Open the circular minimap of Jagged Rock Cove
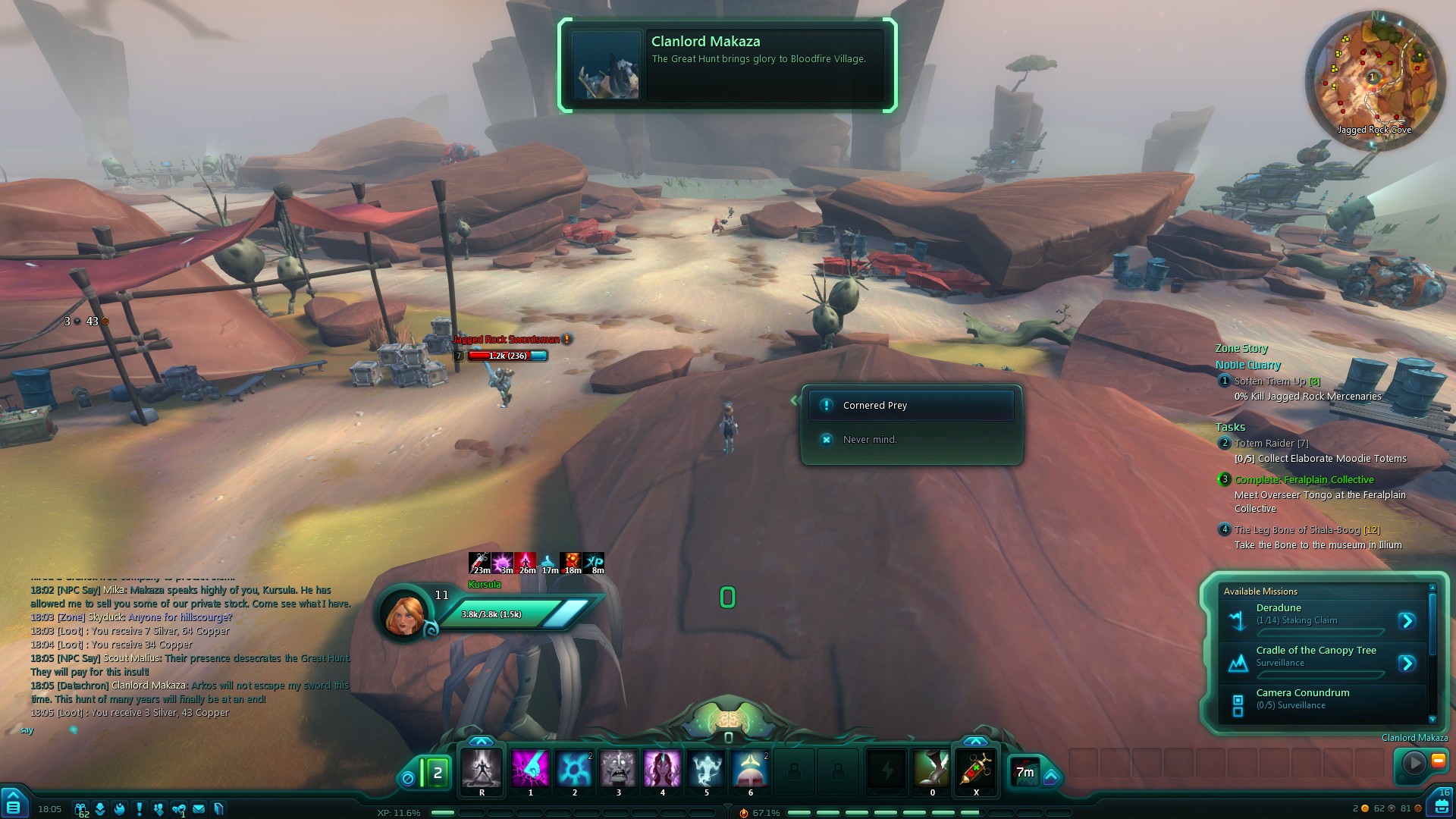The width and height of the screenshot is (1456, 819). tap(1372, 78)
